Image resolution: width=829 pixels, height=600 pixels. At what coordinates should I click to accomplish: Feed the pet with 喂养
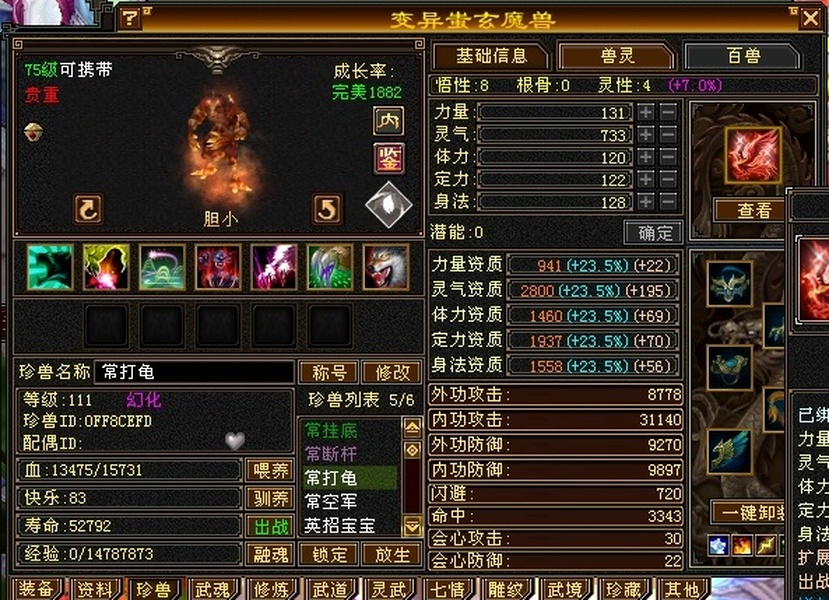tap(269, 470)
